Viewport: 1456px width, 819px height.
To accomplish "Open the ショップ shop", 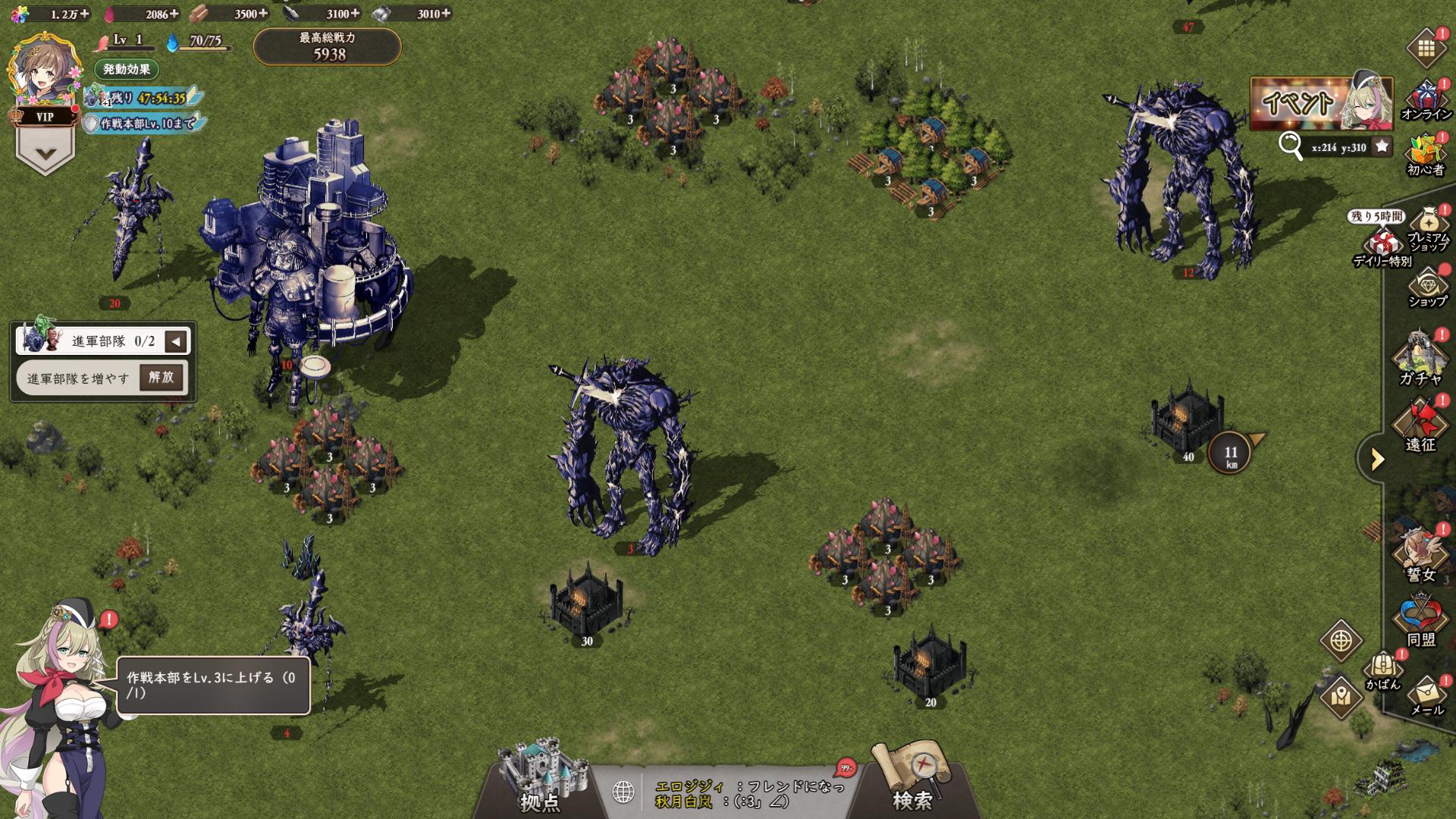I will pyautogui.click(x=1427, y=288).
